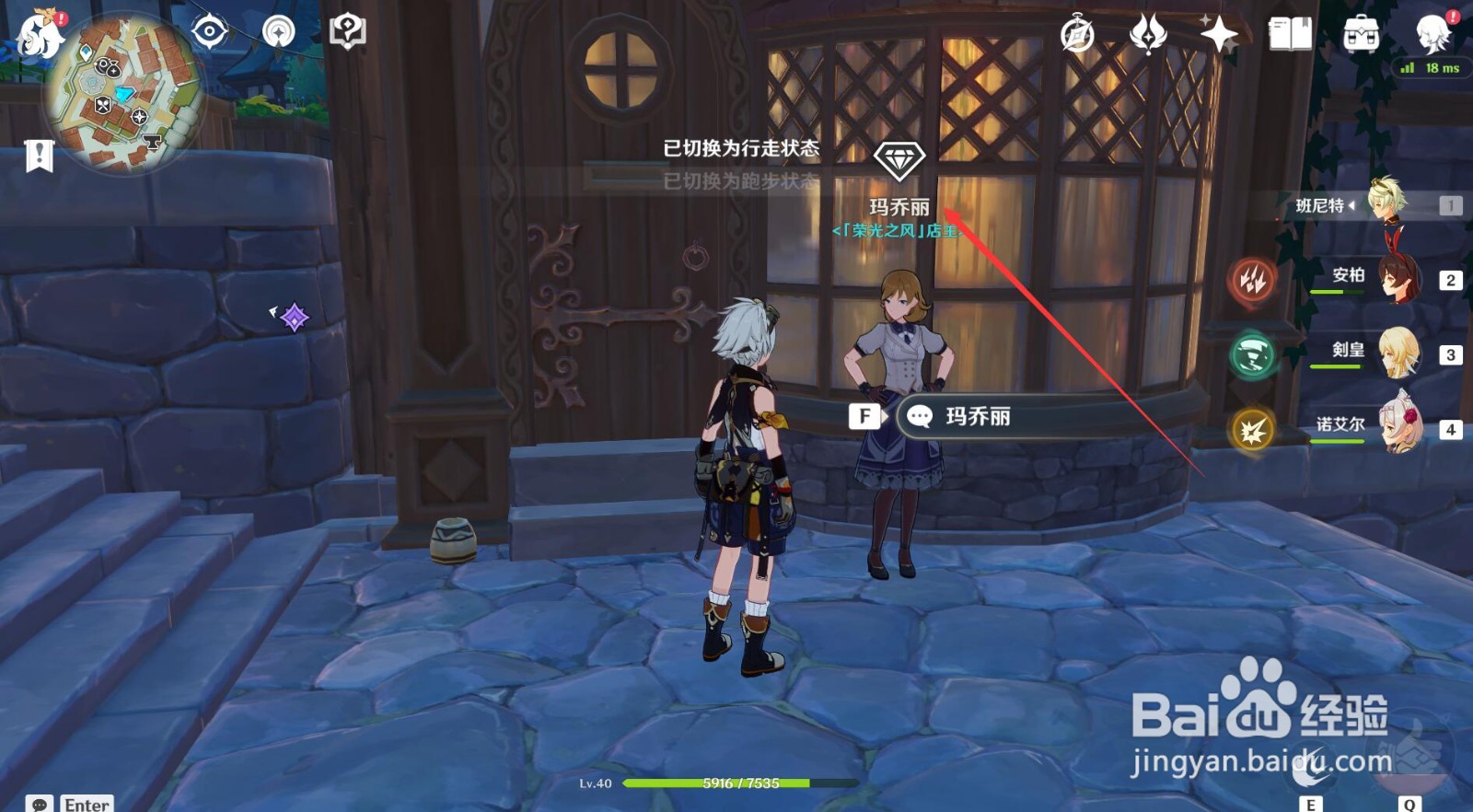1473x812 pixels.
Task: Toggle quest navigation with the eye icon
Action: (x=210, y=32)
